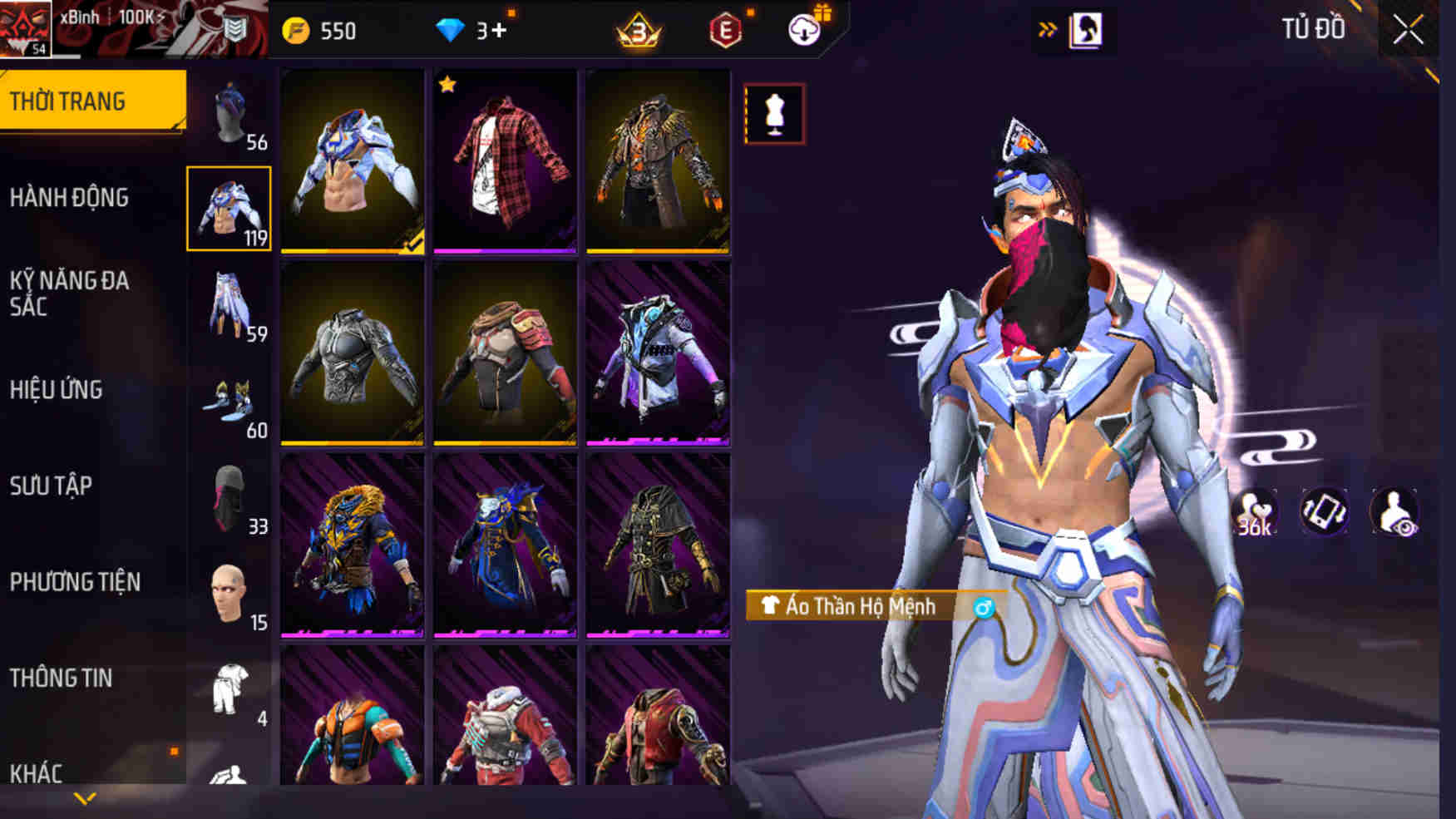Pick the dark silver armored jacket

[353, 354]
